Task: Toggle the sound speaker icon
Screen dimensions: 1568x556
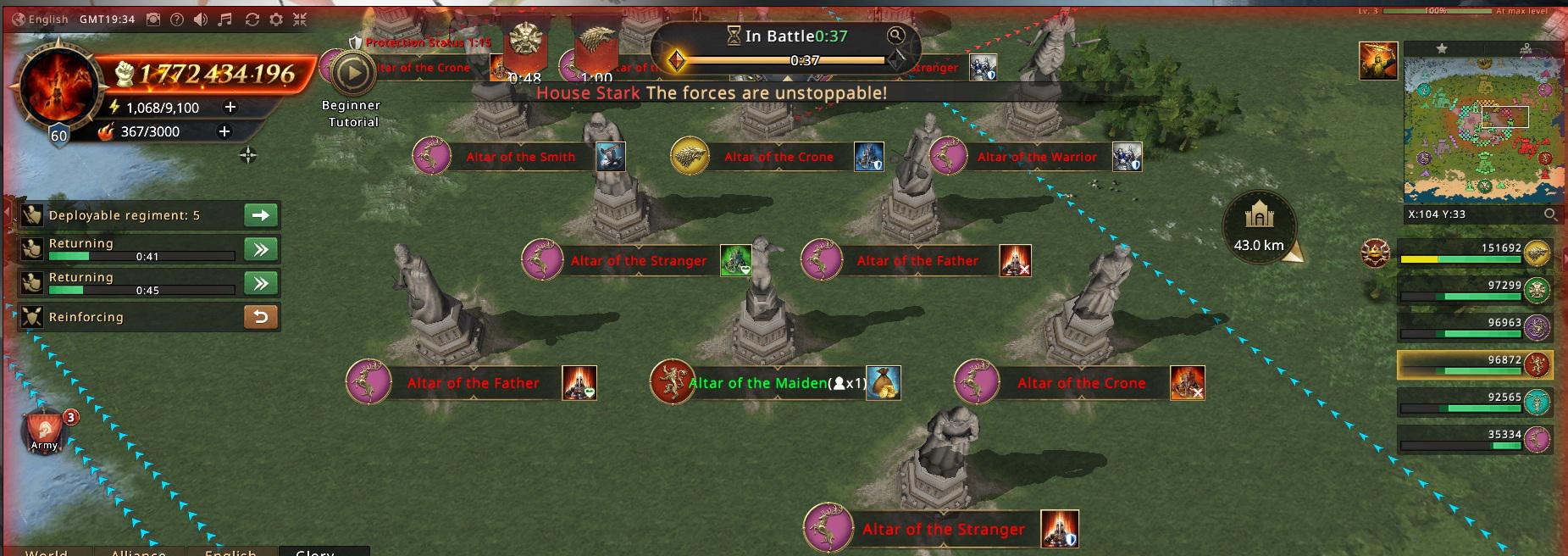Action: click(201, 19)
